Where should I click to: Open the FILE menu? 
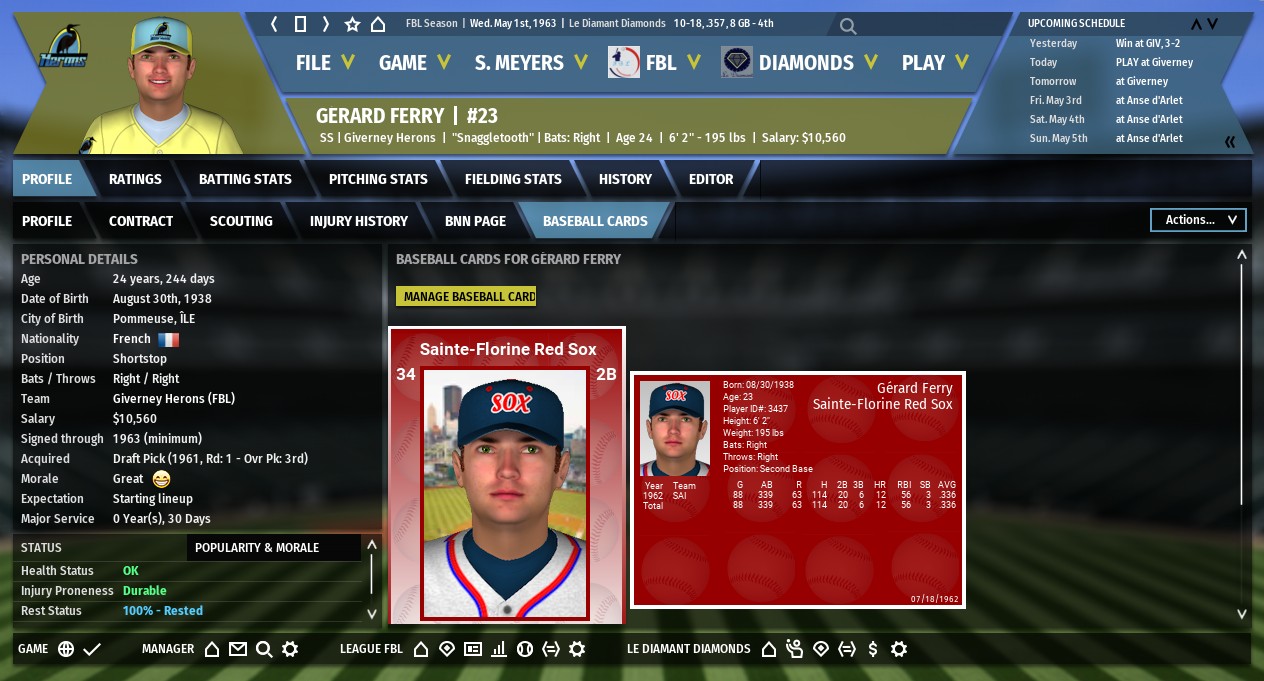(325, 63)
